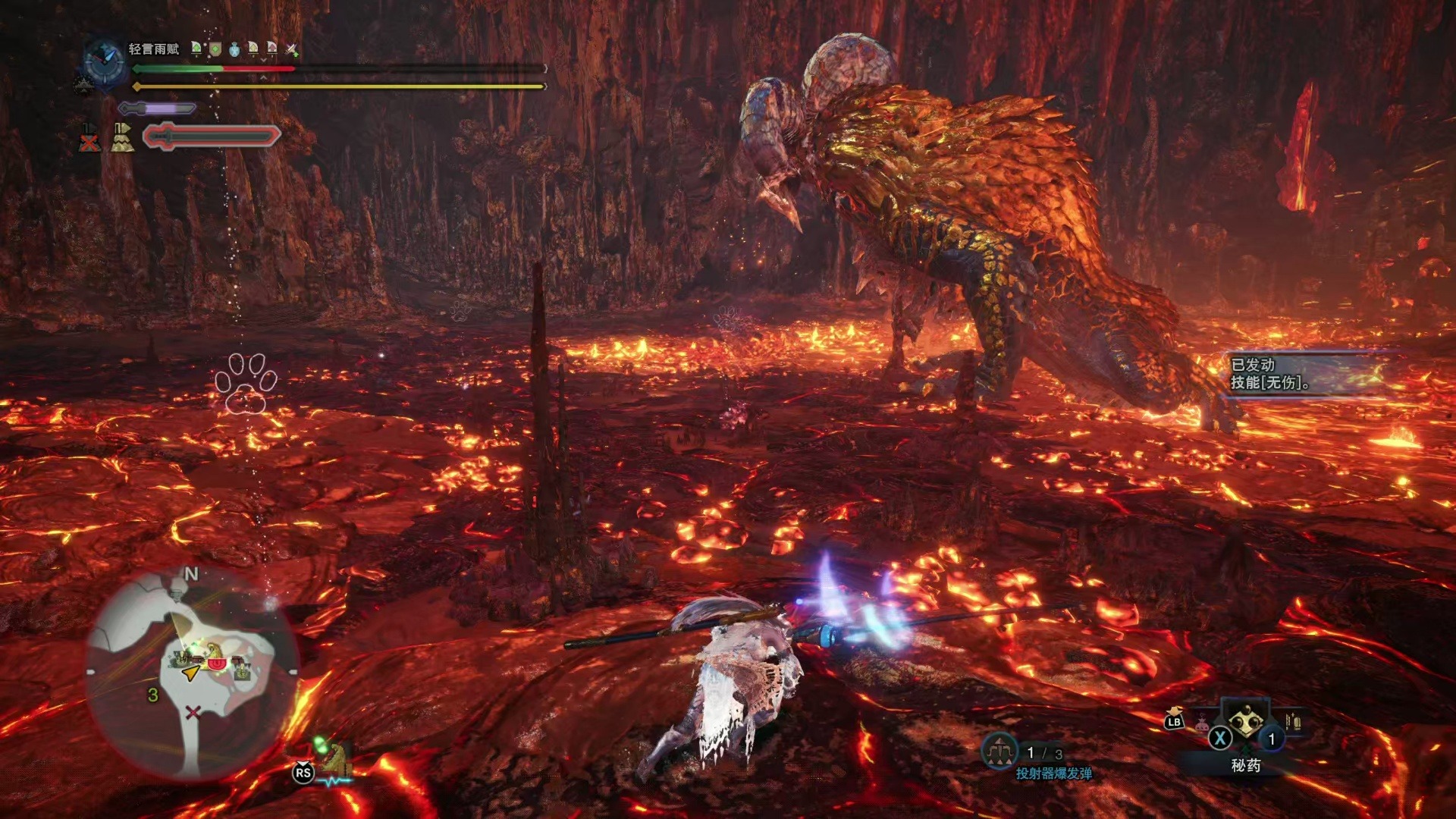Click the red X marker on the minimap
The height and width of the screenshot is (819, 1456).
point(193,711)
